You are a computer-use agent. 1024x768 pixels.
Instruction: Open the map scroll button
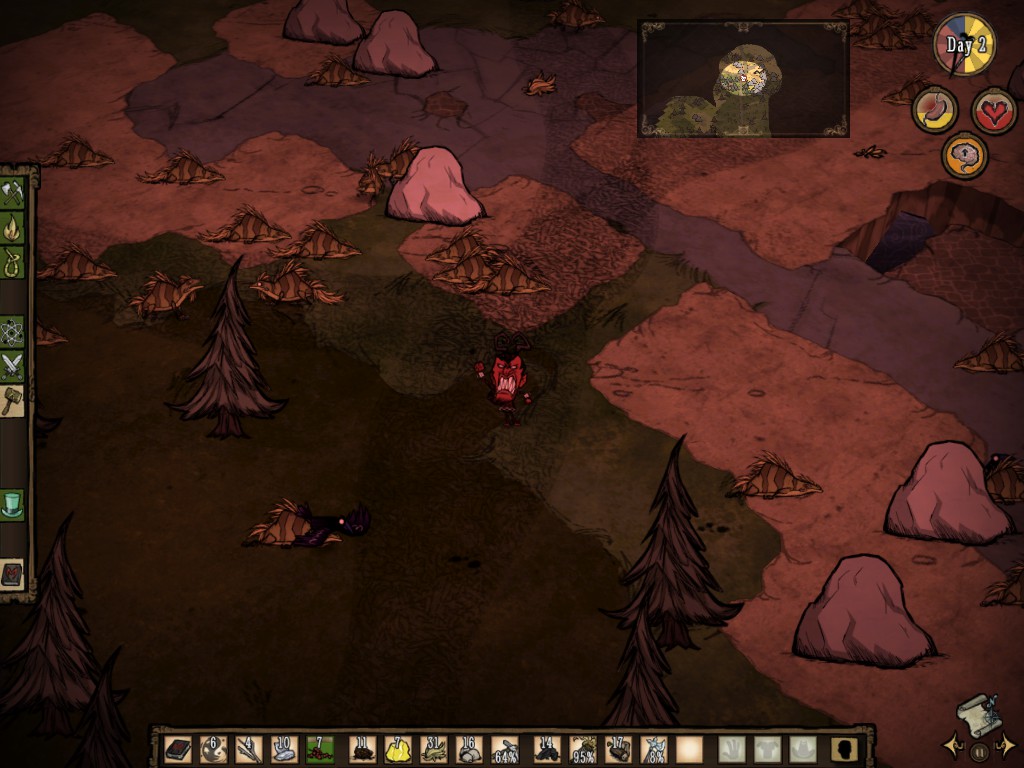point(979,714)
